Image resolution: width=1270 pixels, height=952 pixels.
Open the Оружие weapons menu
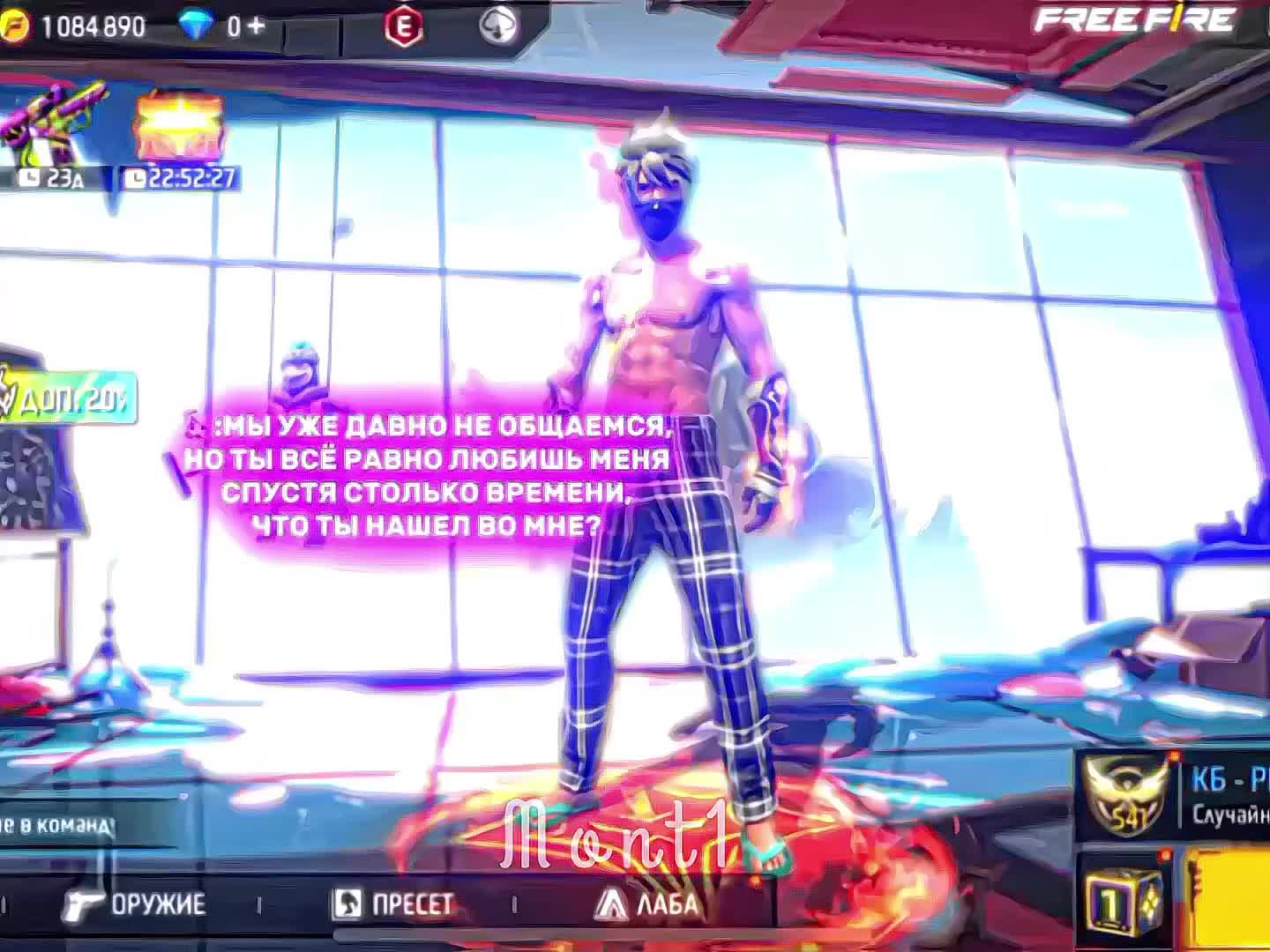click(x=137, y=904)
